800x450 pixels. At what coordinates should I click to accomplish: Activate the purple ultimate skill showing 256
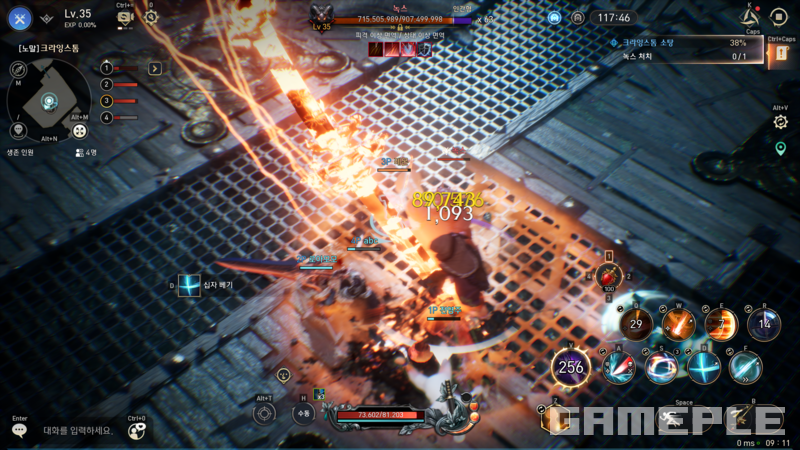pos(571,367)
